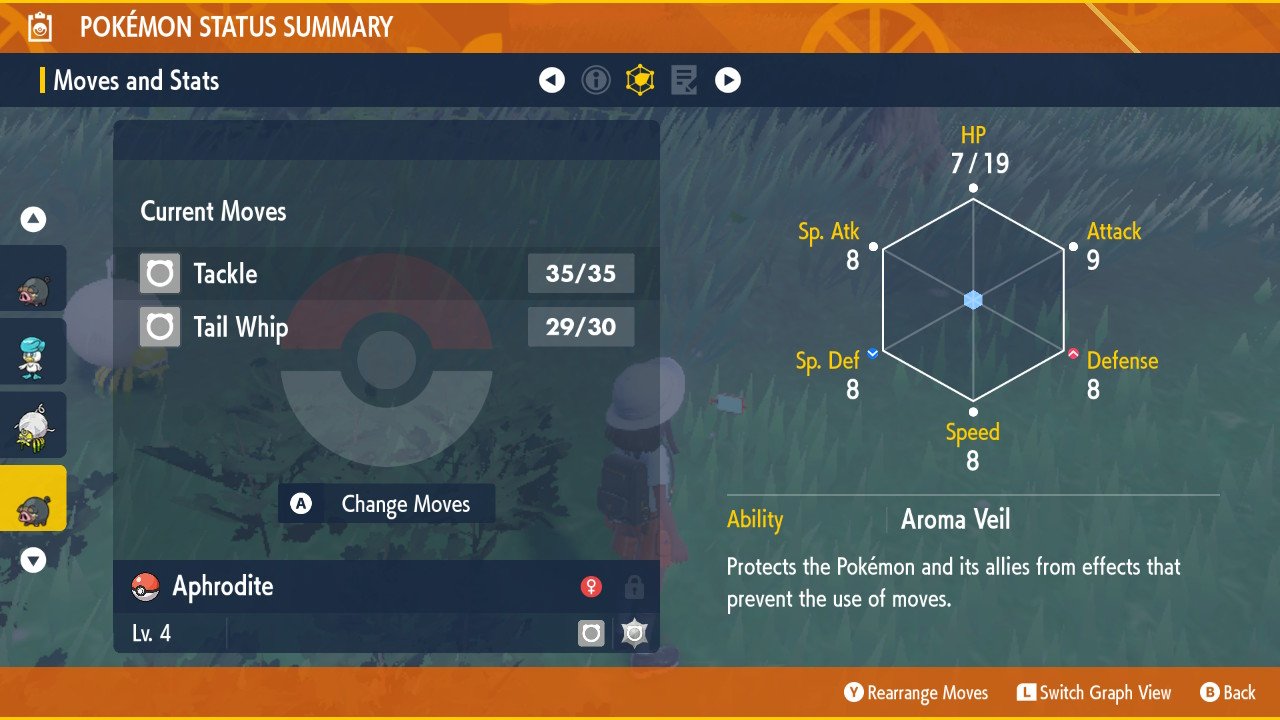
Task: Open Change Moves
Action: tap(386, 504)
